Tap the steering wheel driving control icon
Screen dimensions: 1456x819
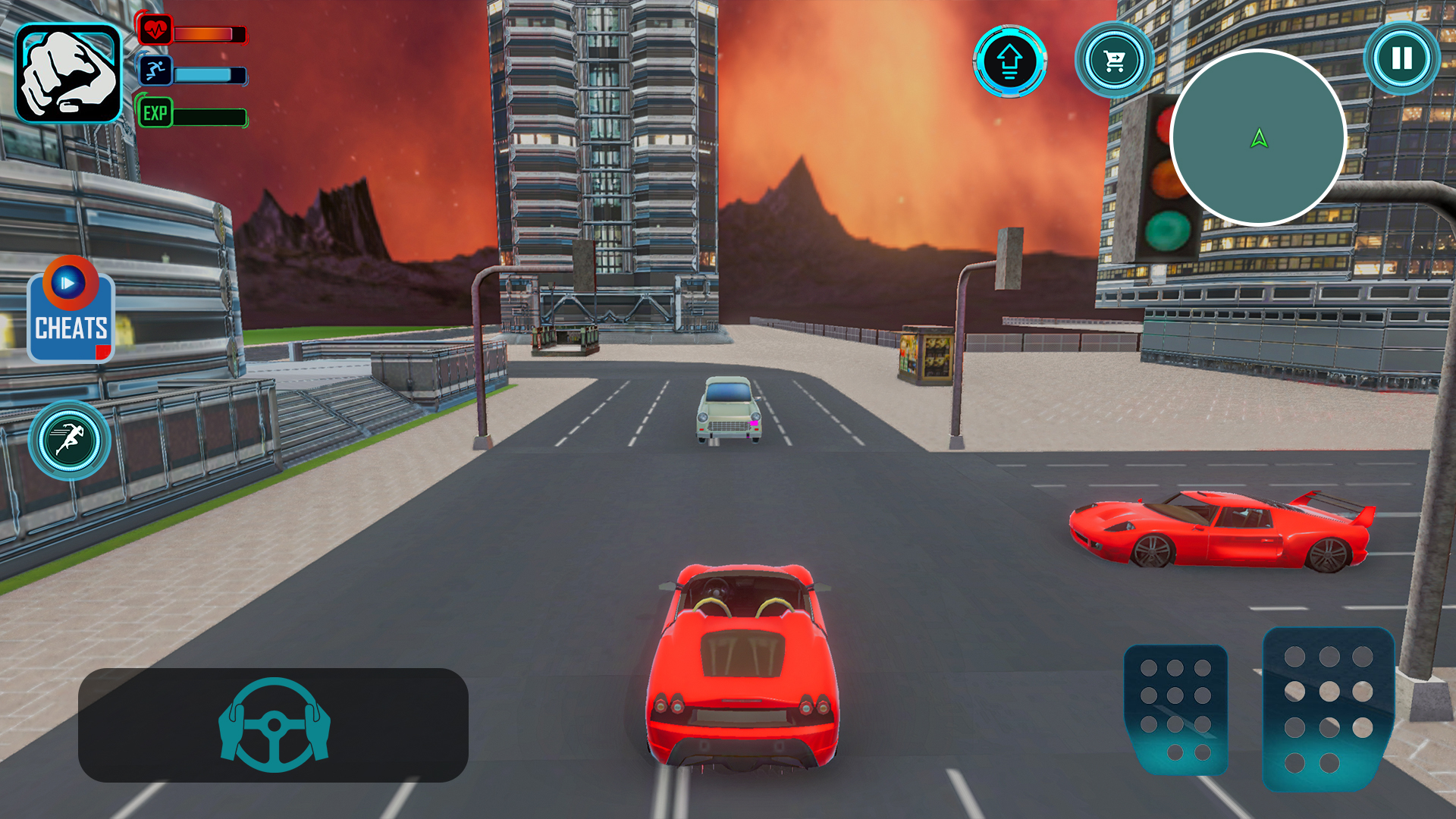coord(273,724)
